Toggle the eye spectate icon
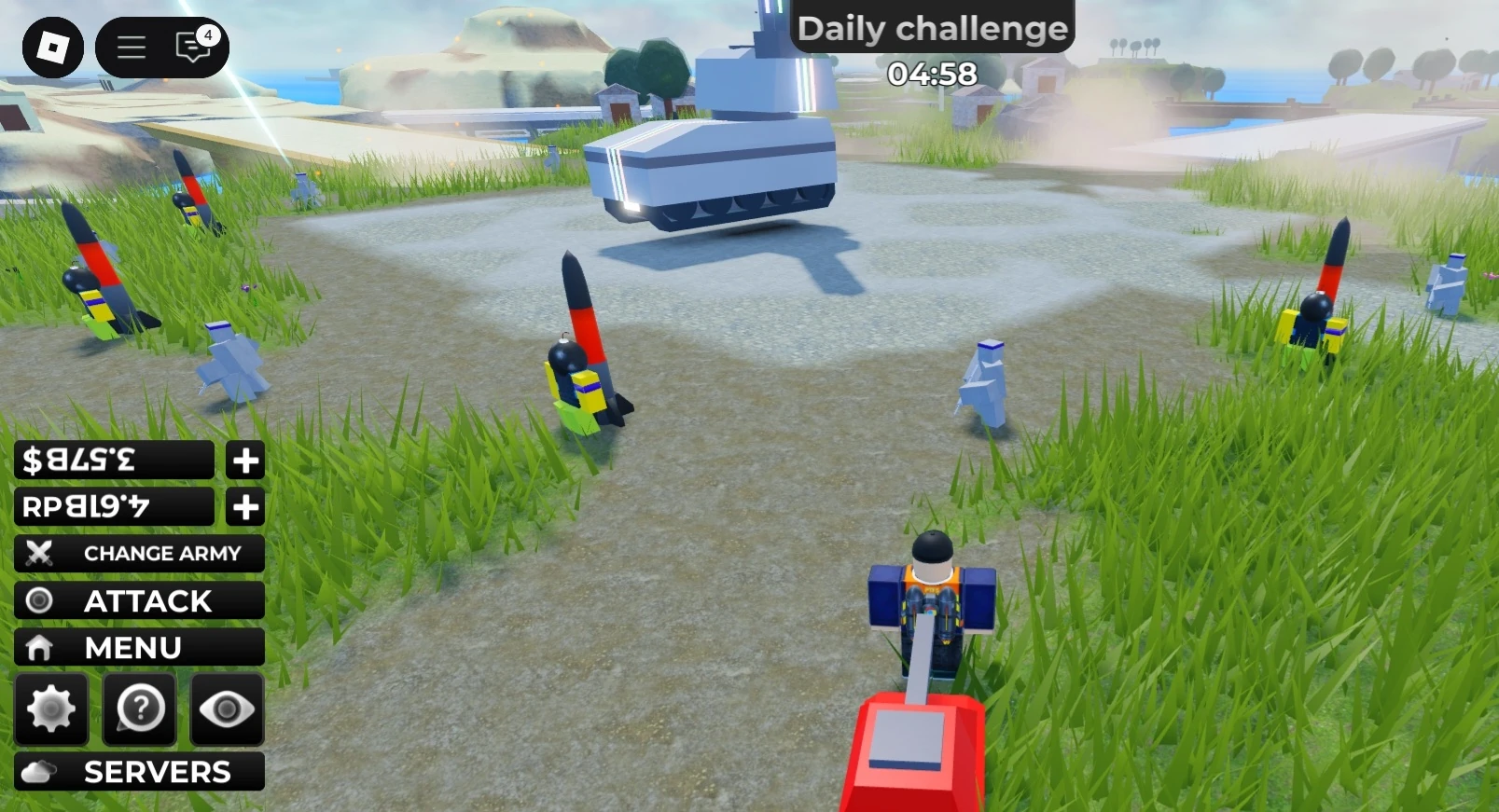The width and height of the screenshot is (1499, 812). [226, 709]
